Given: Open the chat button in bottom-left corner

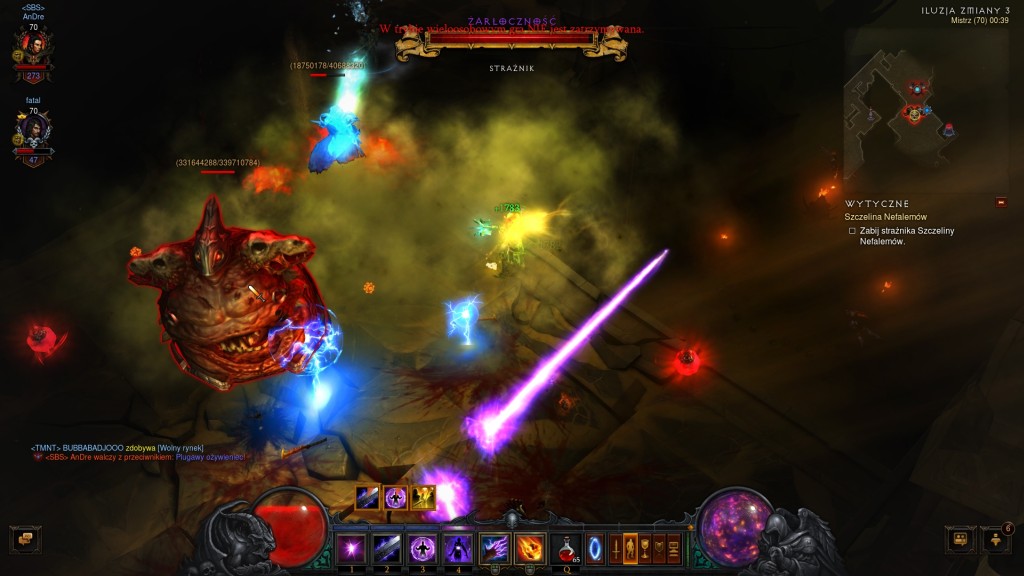Looking at the screenshot, I should tap(25, 539).
